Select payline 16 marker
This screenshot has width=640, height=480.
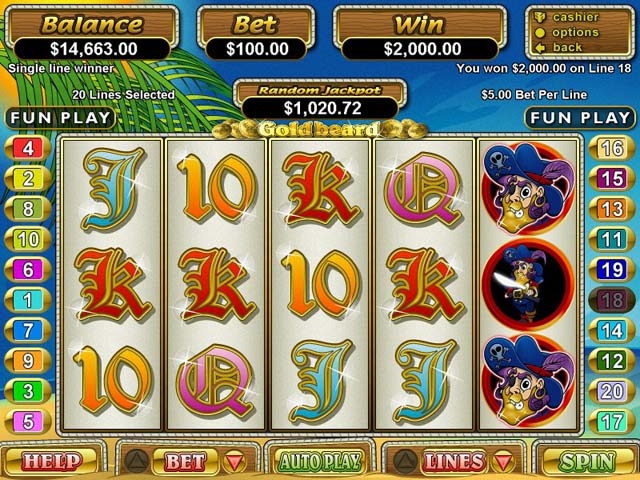pyautogui.click(x=611, y=149)
